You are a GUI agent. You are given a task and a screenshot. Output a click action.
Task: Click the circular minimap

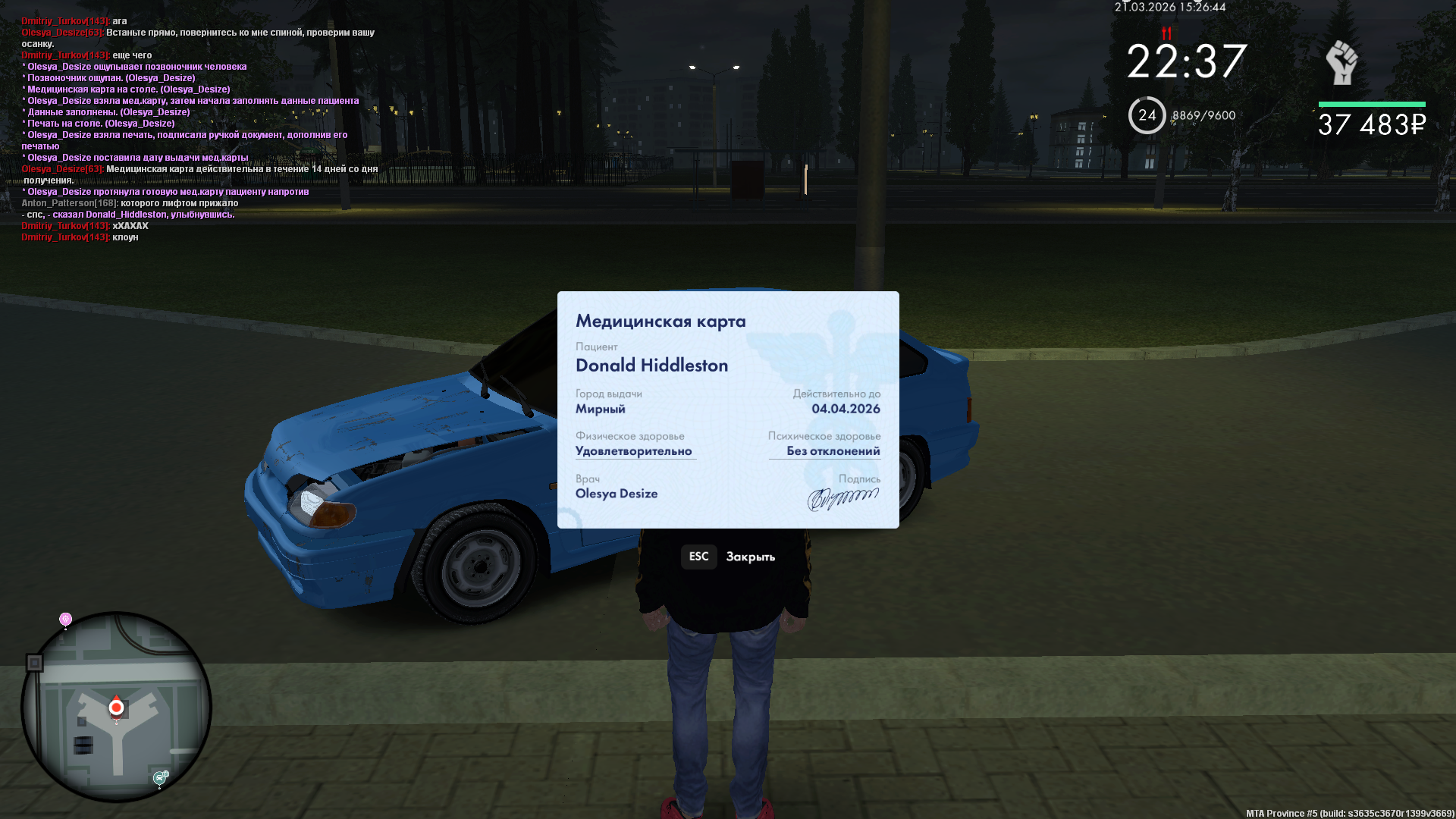(116, 707)
